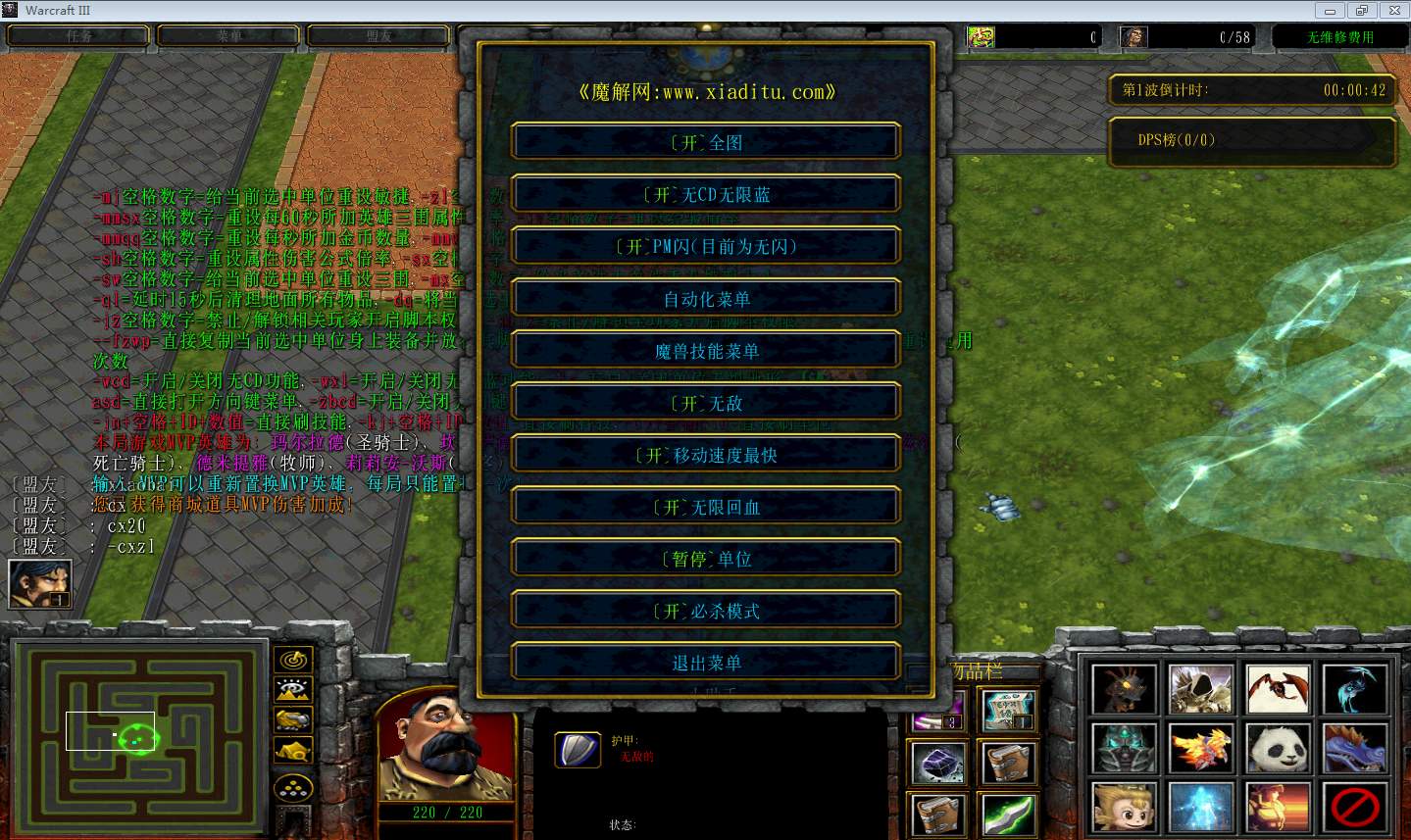This screenshot has width=1411, height=840.
Task: Click the red prohibition icon in hero grid
Action: coord(1355,809)
